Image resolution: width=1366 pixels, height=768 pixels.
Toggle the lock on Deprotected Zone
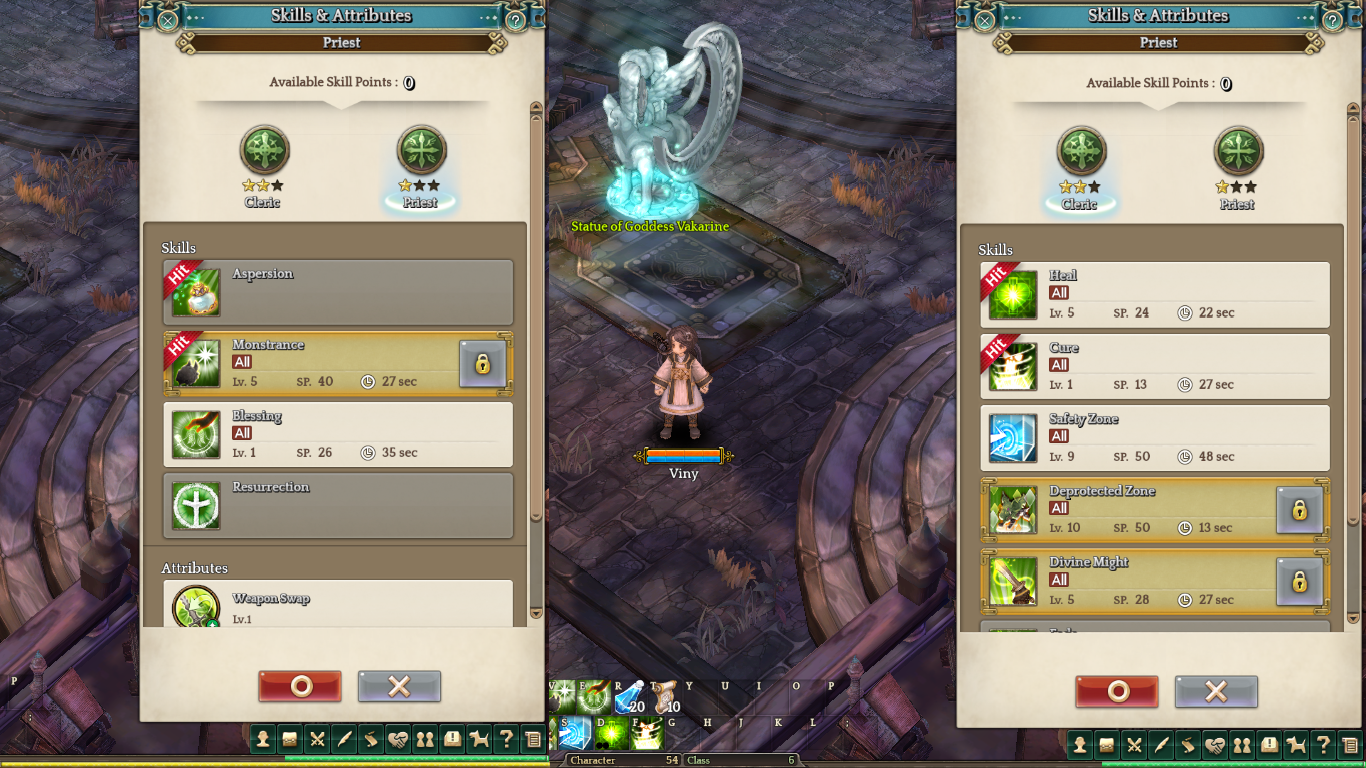coord(1299,510)
